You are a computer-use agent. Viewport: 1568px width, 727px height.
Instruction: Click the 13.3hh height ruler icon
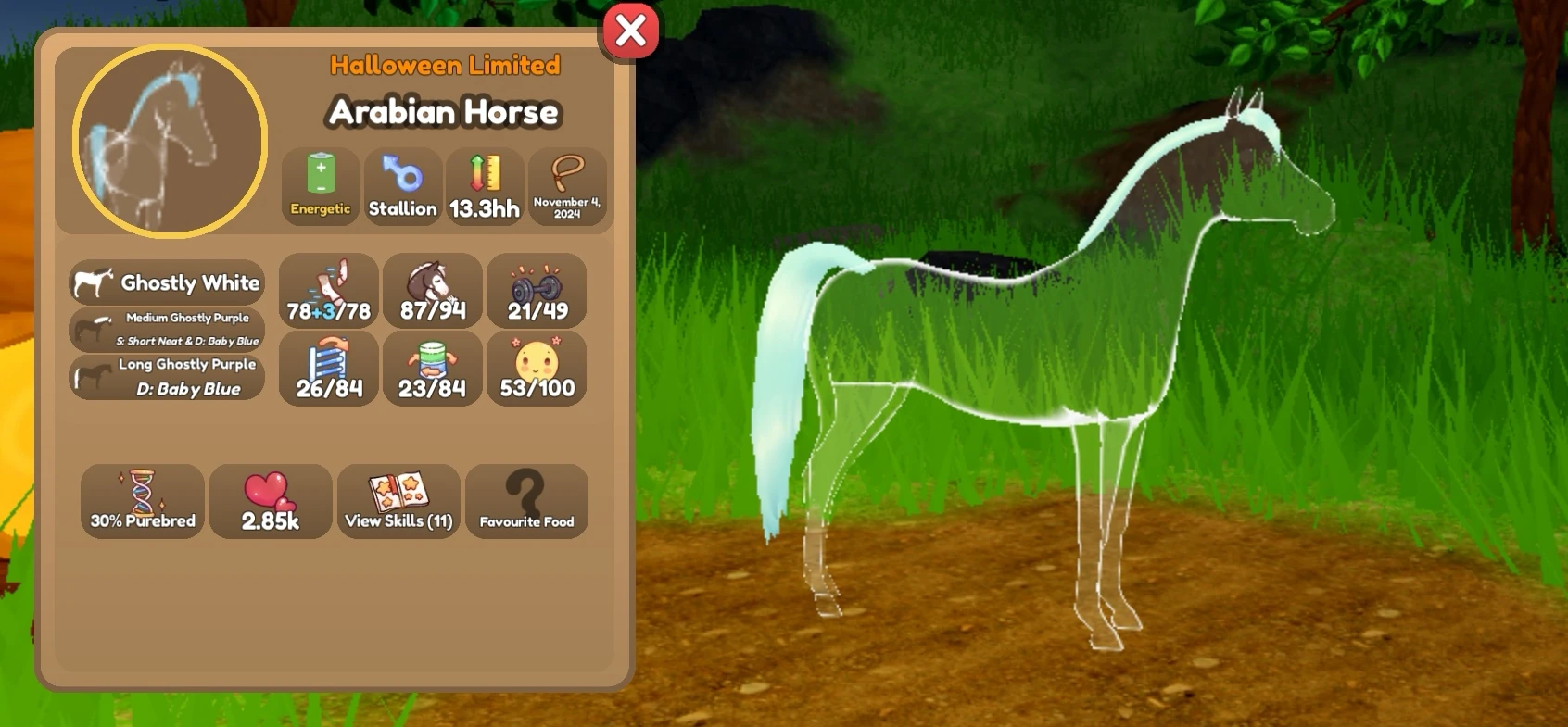coord(482,185)
